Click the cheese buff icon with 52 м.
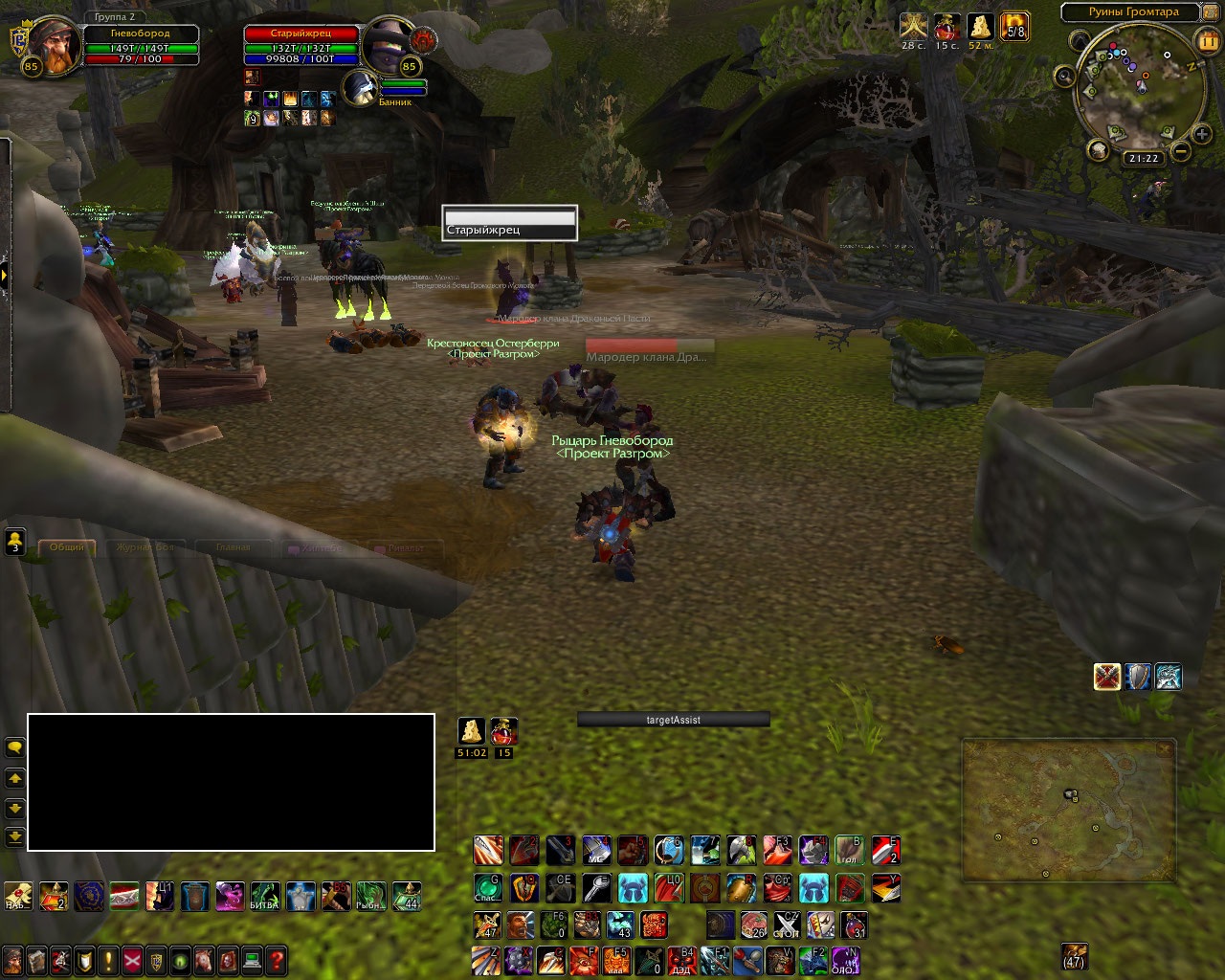The width and height of the screenshot is (1225, 980). click(x=980, y=26)
